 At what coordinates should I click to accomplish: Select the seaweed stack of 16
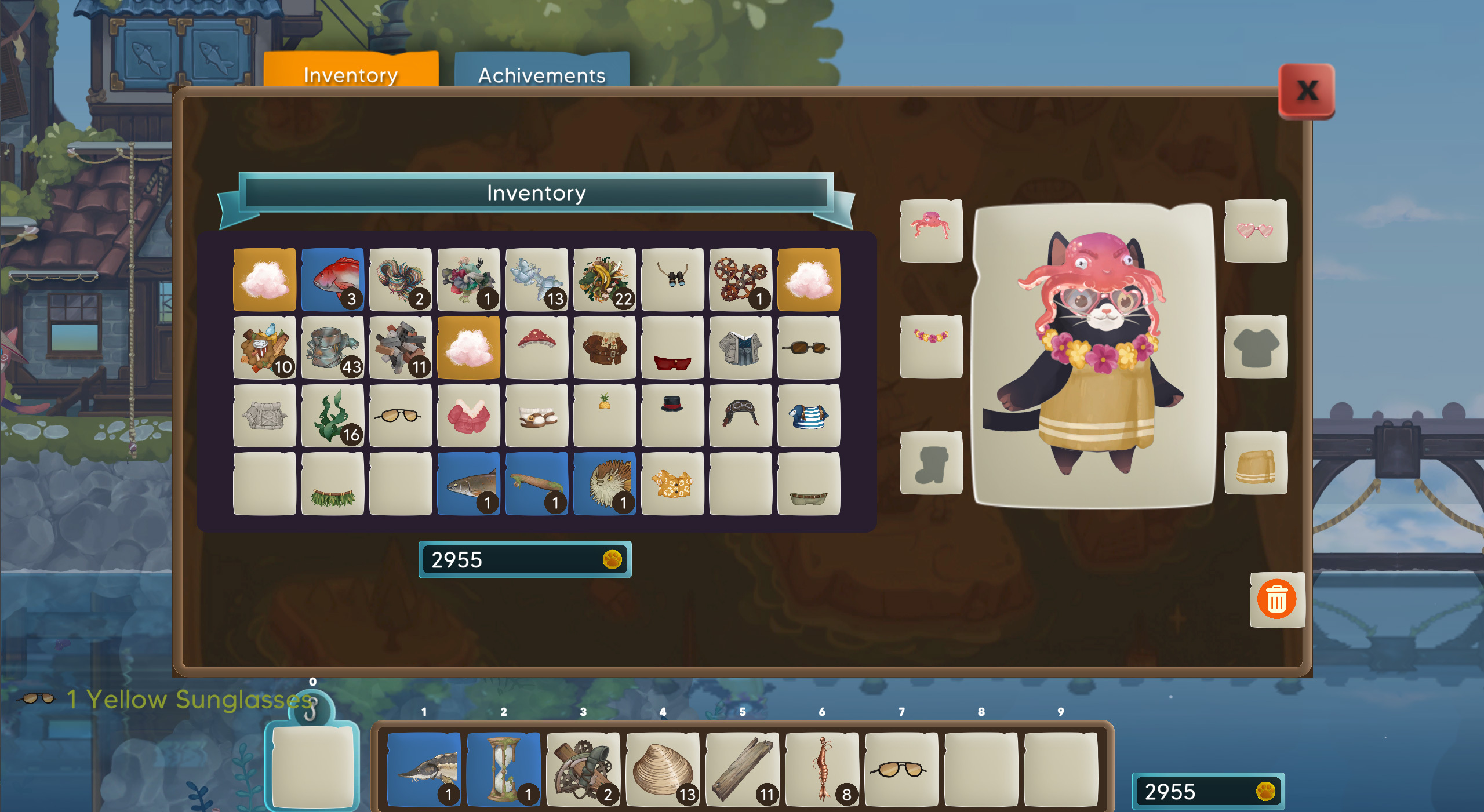332,414
